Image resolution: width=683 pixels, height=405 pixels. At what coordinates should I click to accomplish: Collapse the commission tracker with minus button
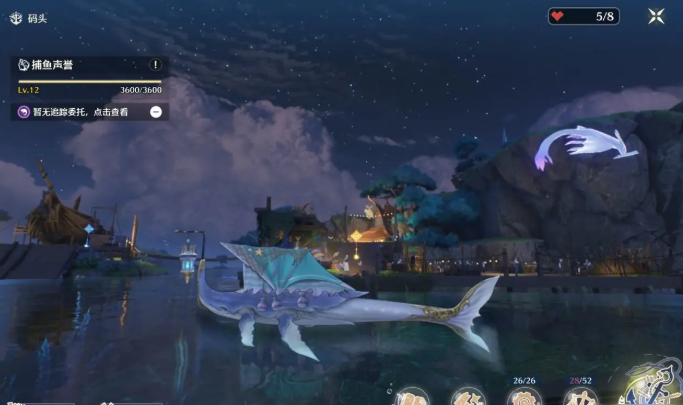pyautogui.click(x=156, y=112)
